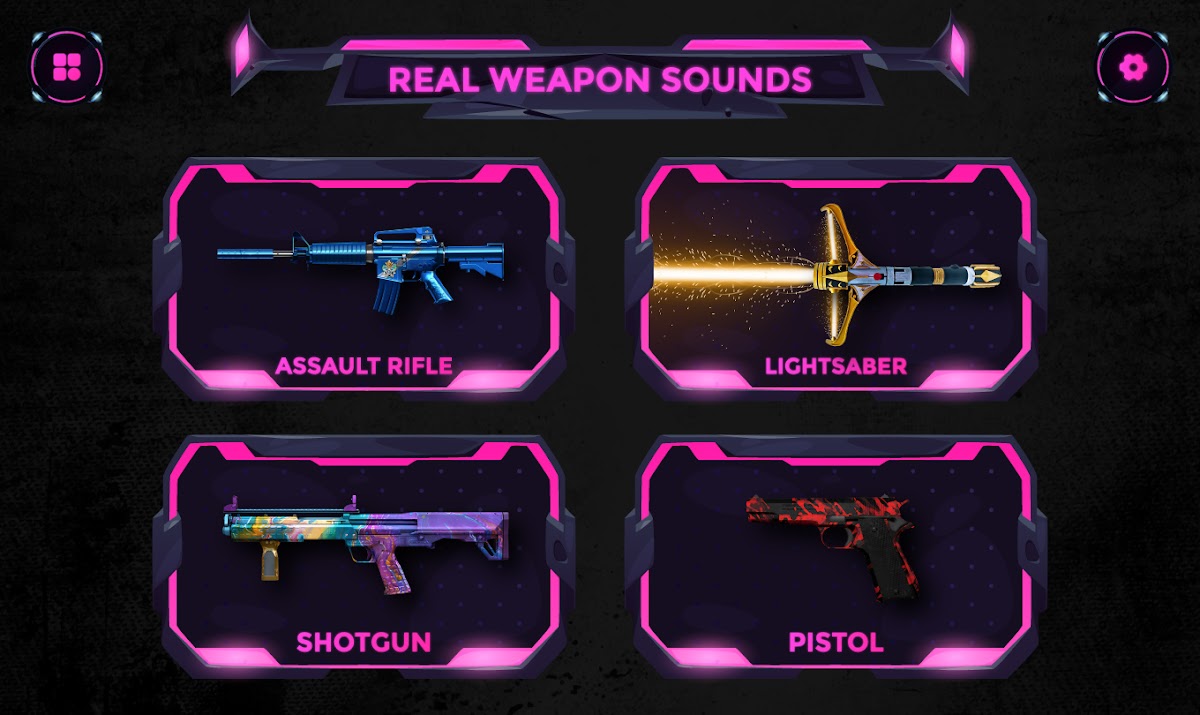The image size is (1200, 715).
Task: Open settings with the gear icon
Action: [x=1132, y=67]
